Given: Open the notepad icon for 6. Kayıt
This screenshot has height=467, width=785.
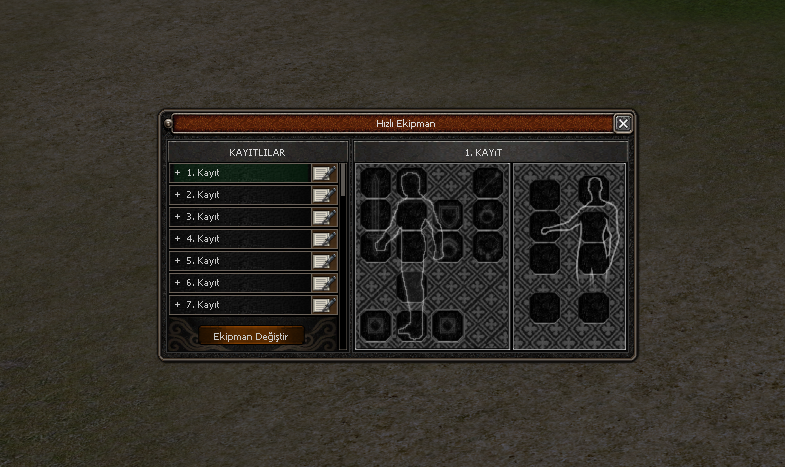Looking at the screenshot, I should [x=324, y=283].
